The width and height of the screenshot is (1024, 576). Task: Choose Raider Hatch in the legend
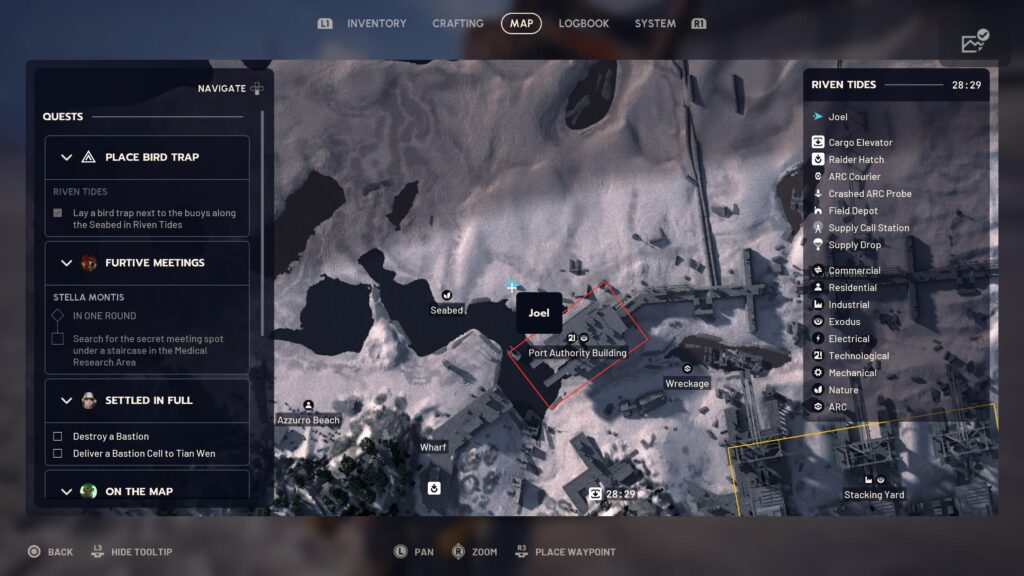[x=856, y=160]
